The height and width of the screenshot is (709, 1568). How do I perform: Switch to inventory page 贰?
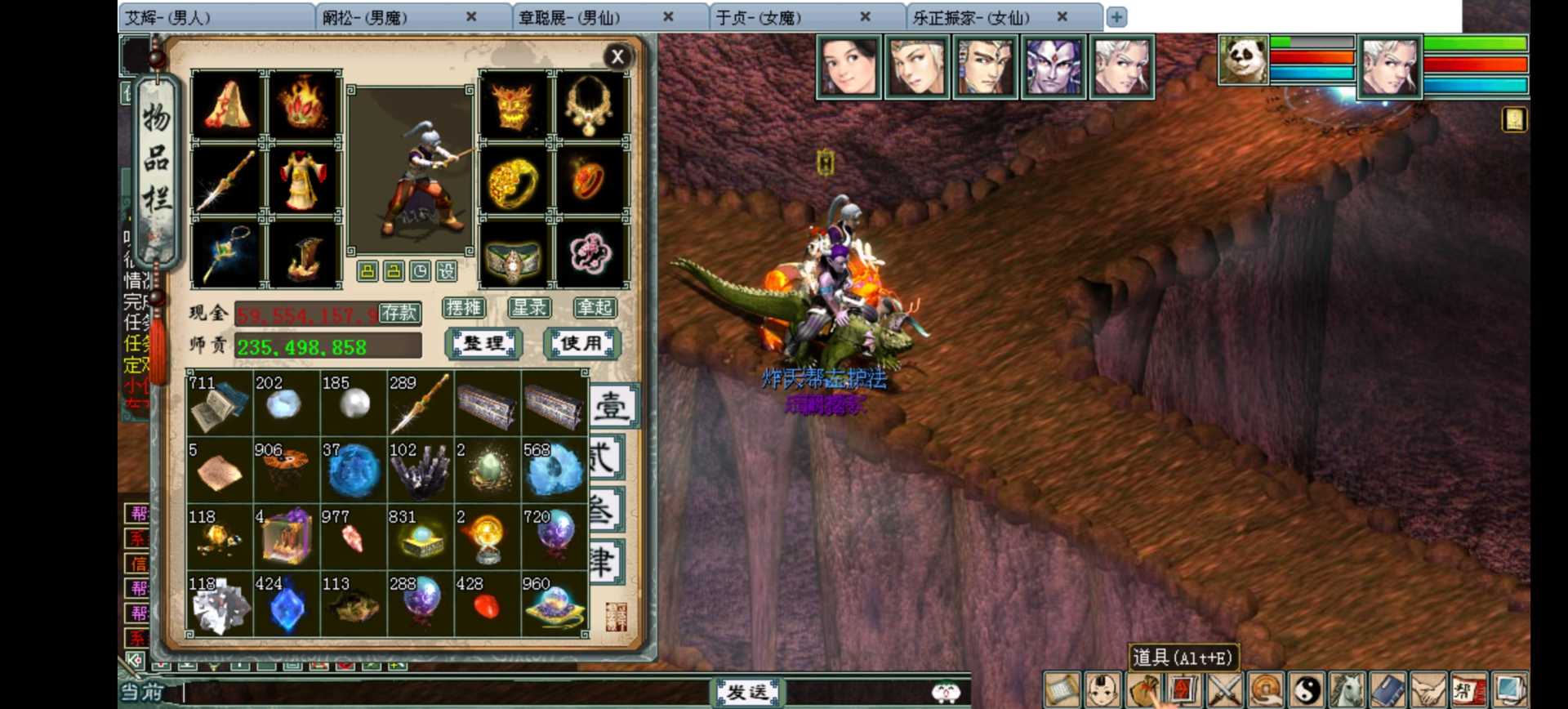pos(606,457)
